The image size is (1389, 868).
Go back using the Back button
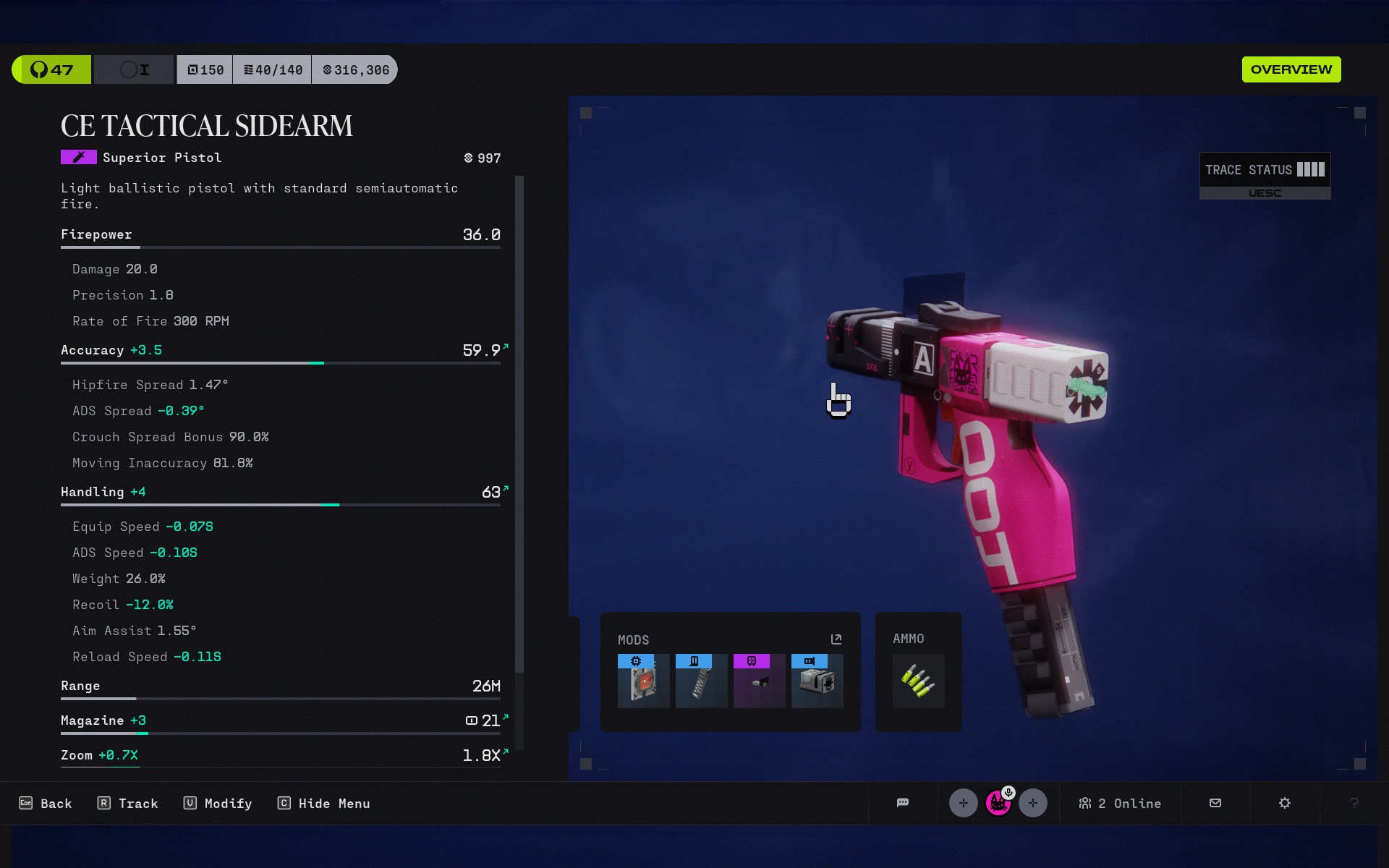coord(46,804)
